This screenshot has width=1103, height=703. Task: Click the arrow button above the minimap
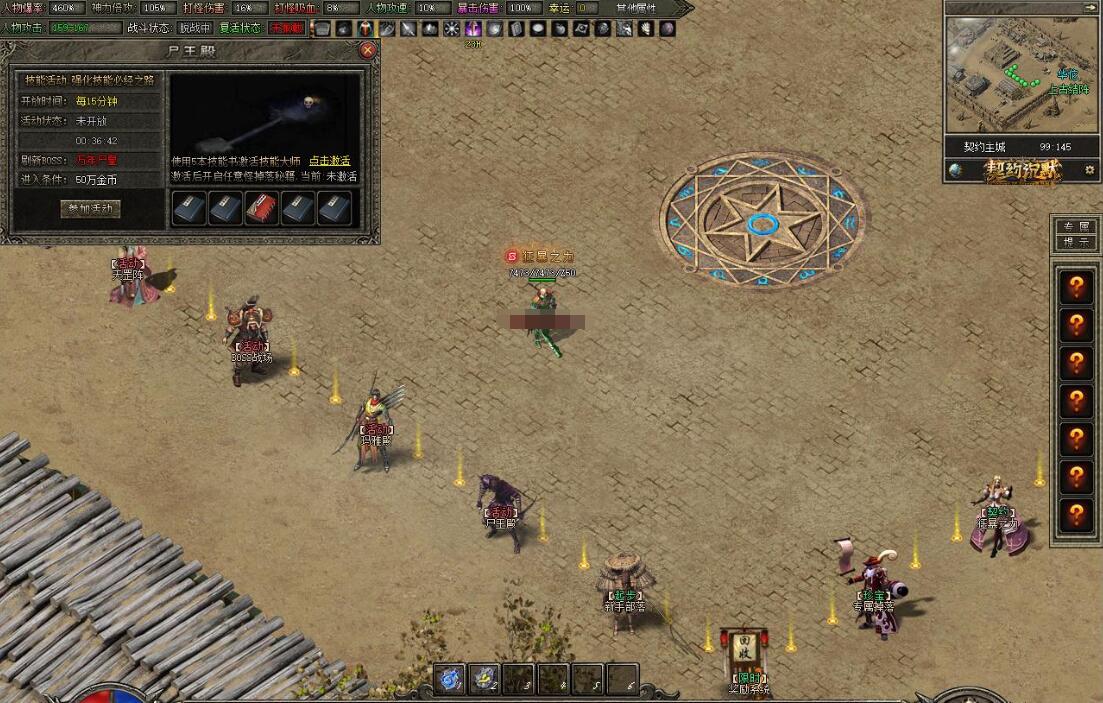click(x=1022, y=7)
